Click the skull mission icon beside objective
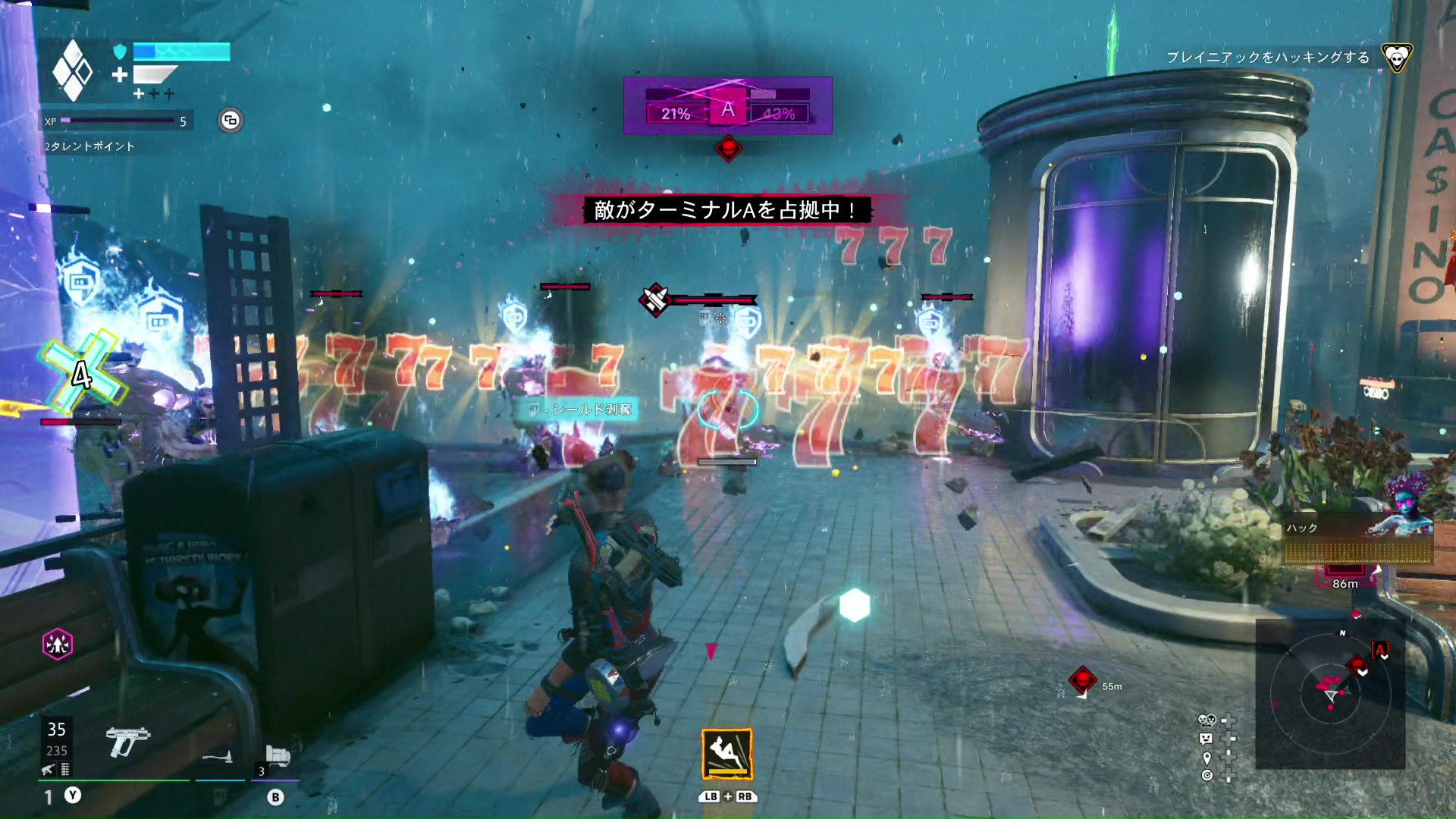Viewport: 1456px width, 819px height. click(1396, 57)
